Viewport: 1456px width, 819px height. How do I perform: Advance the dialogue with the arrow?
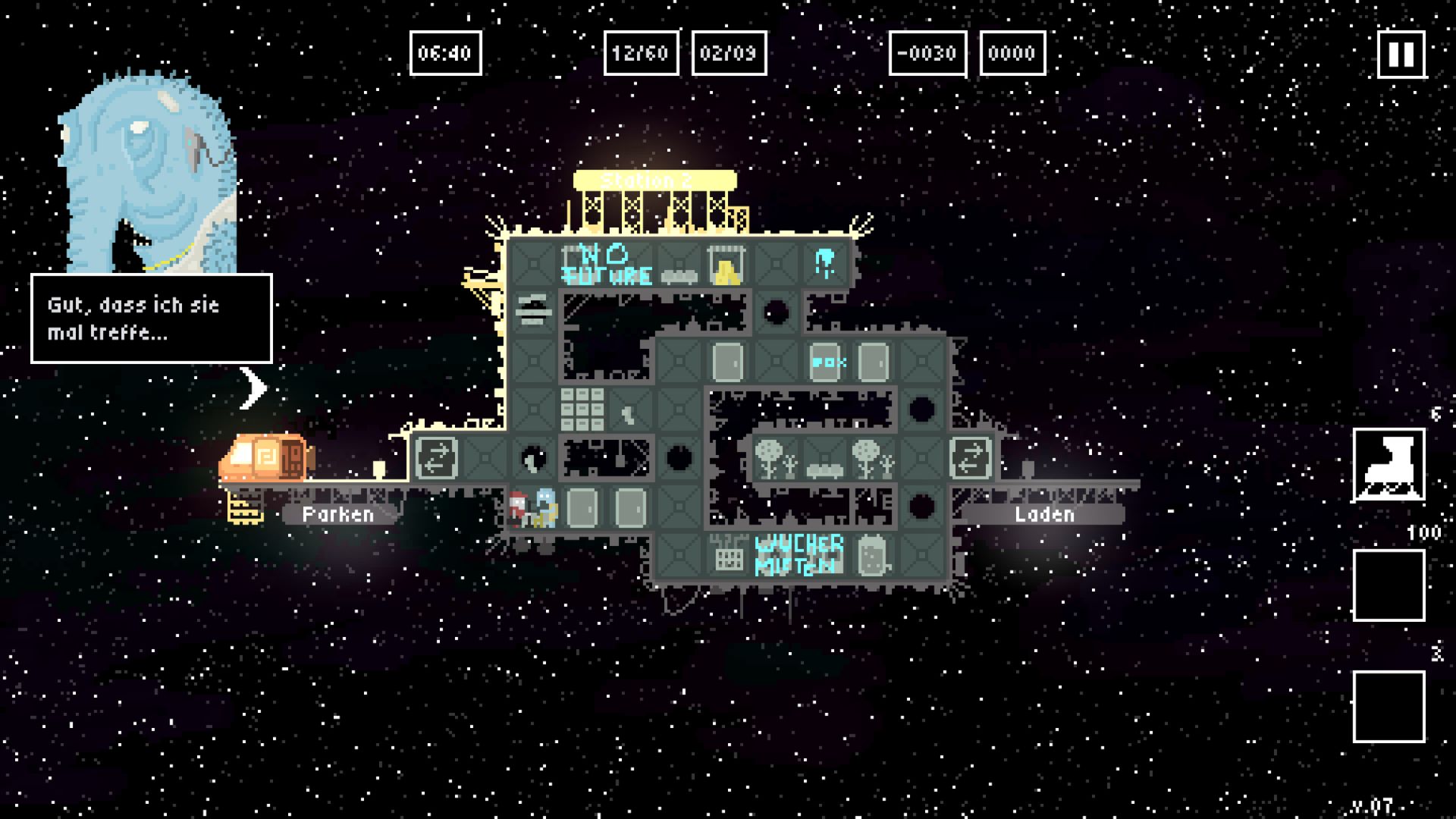253,388
